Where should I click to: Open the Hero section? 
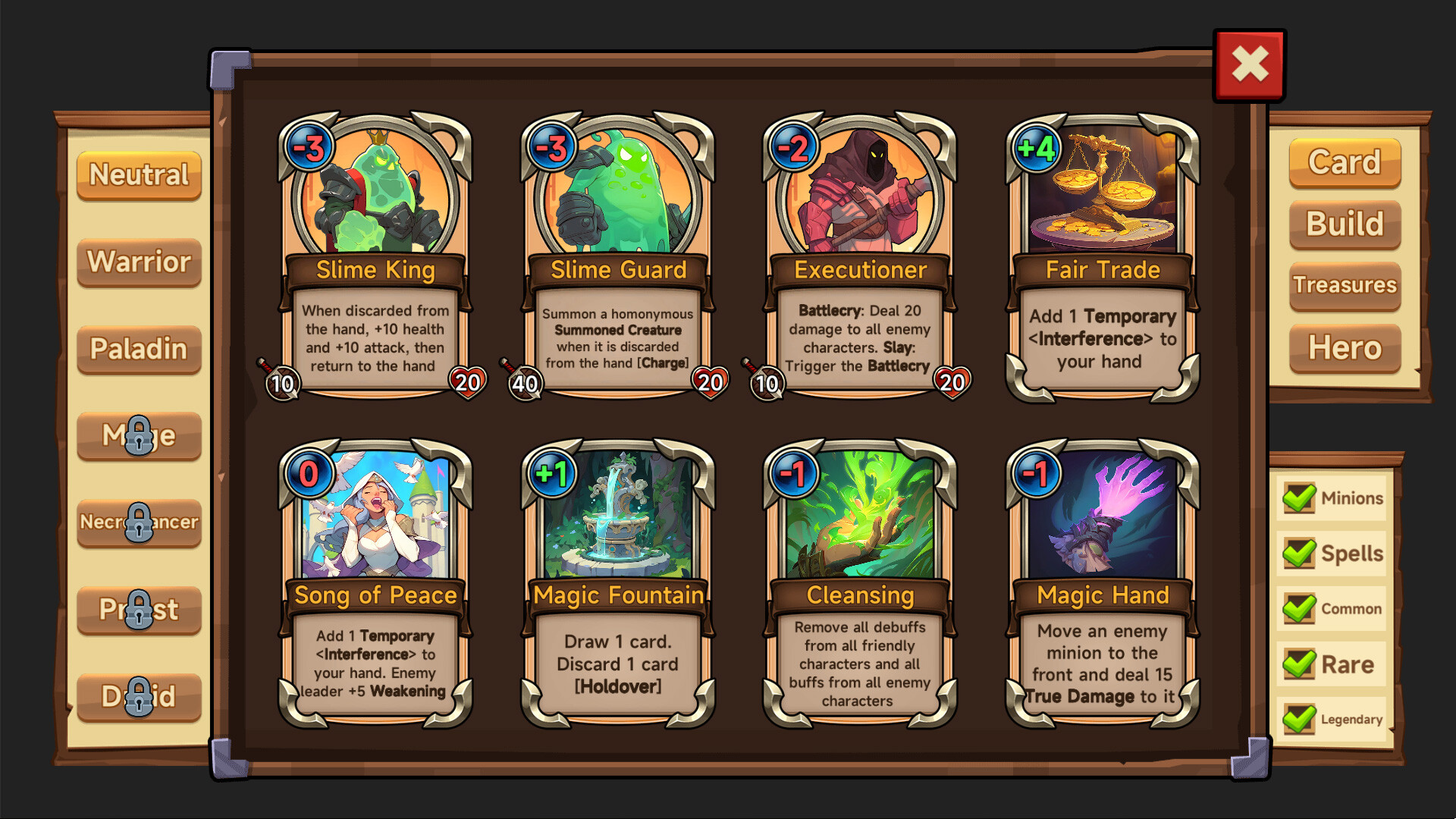[1344, 348]
